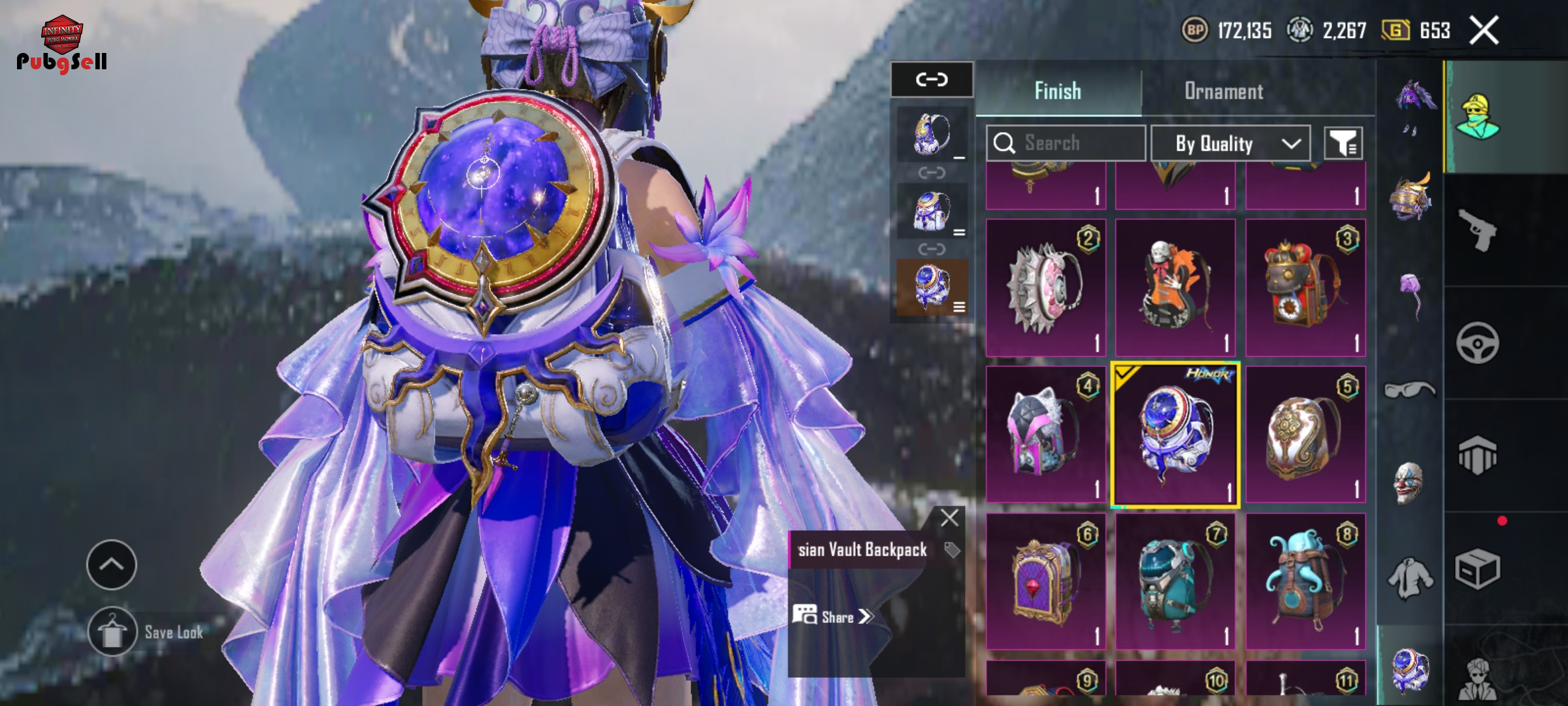Choose the purple gem door backpack

tap(1045, 582)
